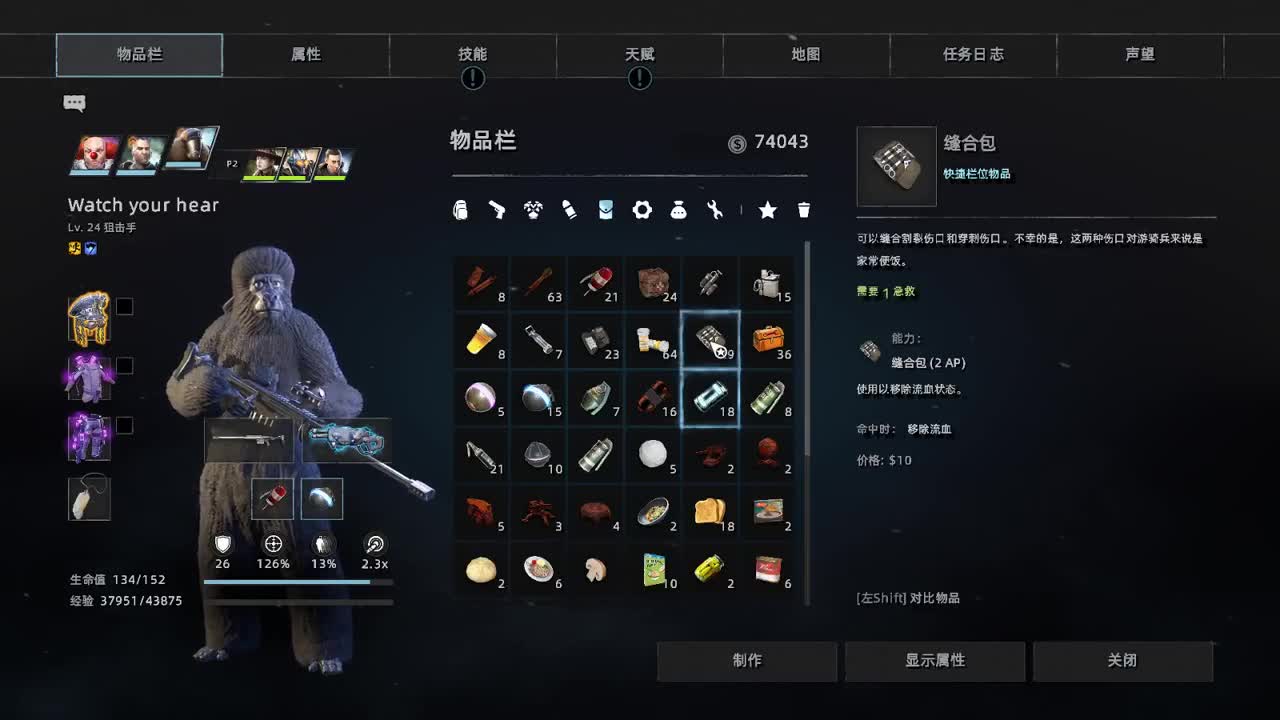
Task: Select the gear parts filter icon
Action: tap(641, 210)
